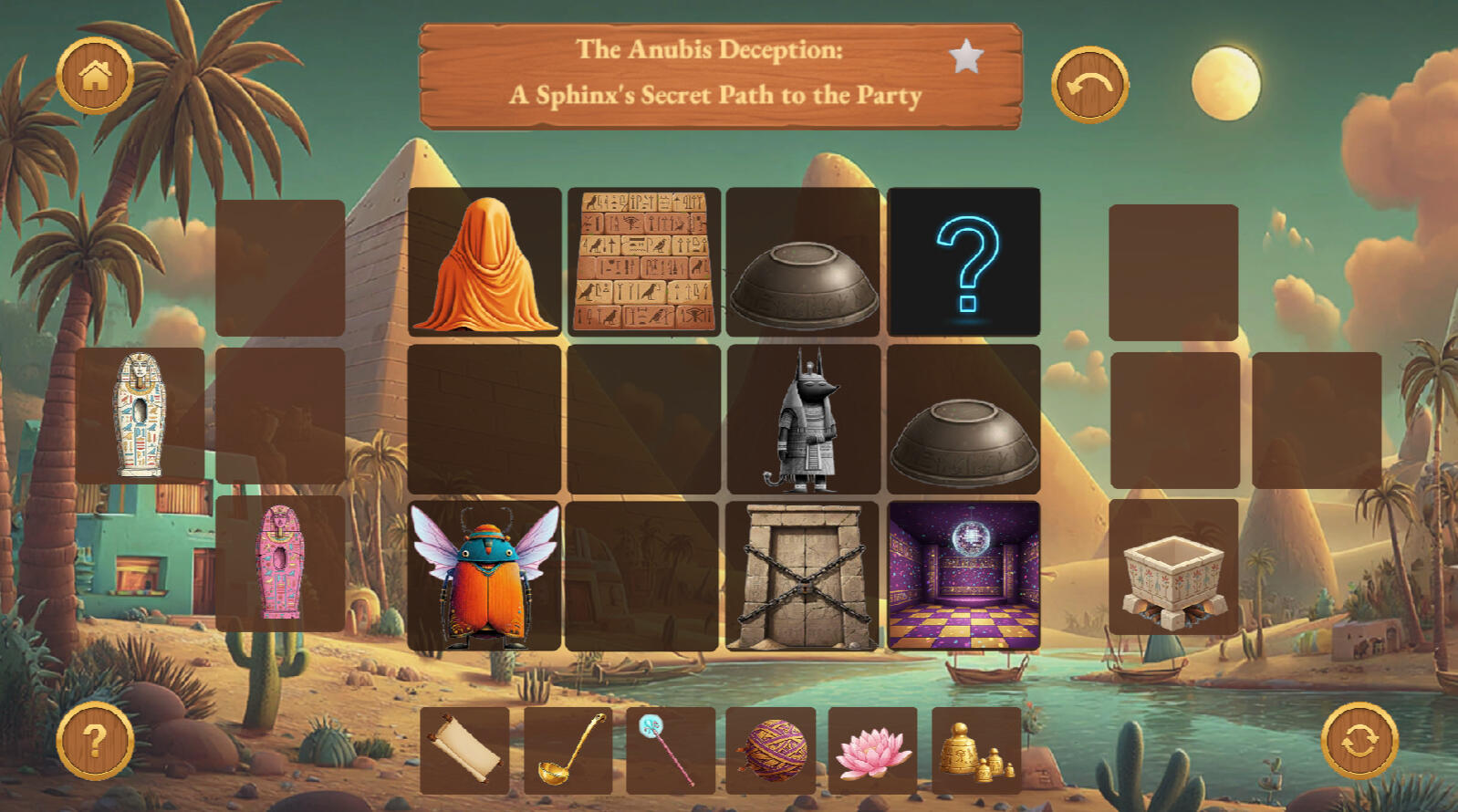Choose the pink magic wand item
Screen dimensions: 1458x812
[671, 750]
